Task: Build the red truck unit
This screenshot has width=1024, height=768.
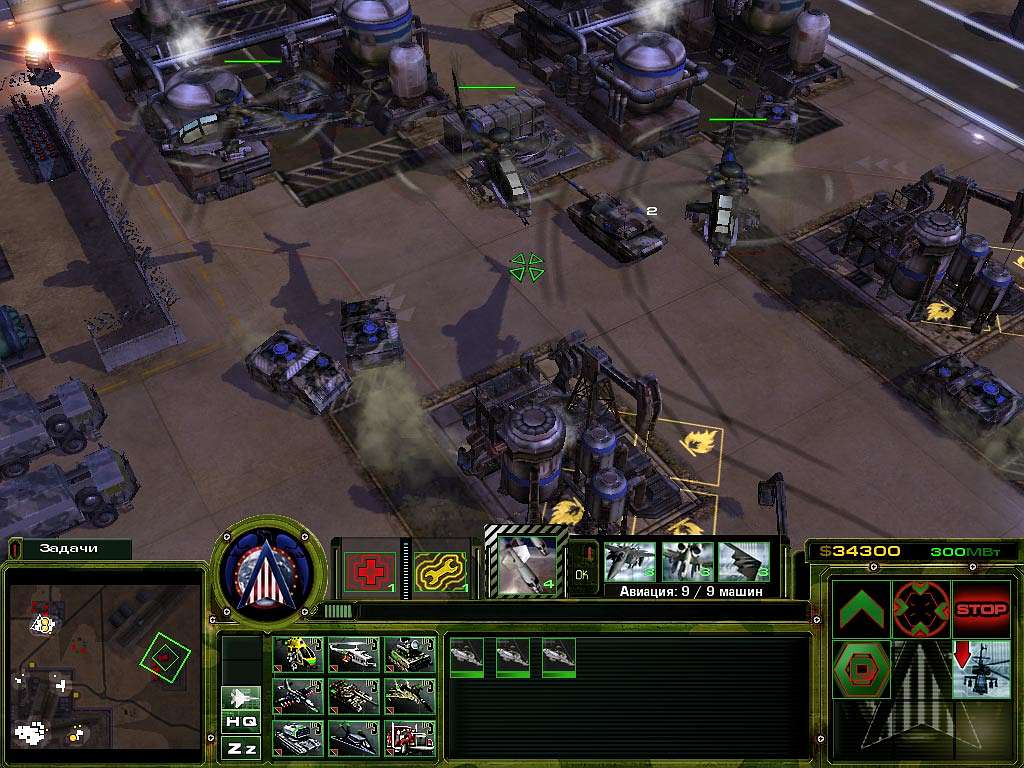Action: tap(410, 738)
